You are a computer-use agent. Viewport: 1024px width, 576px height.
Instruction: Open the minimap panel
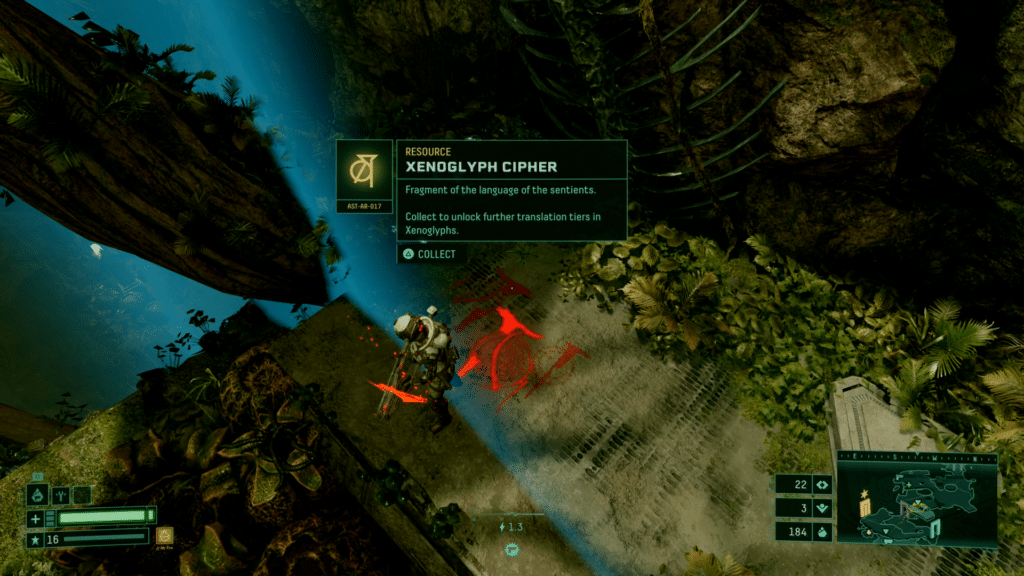coord(917,506)
